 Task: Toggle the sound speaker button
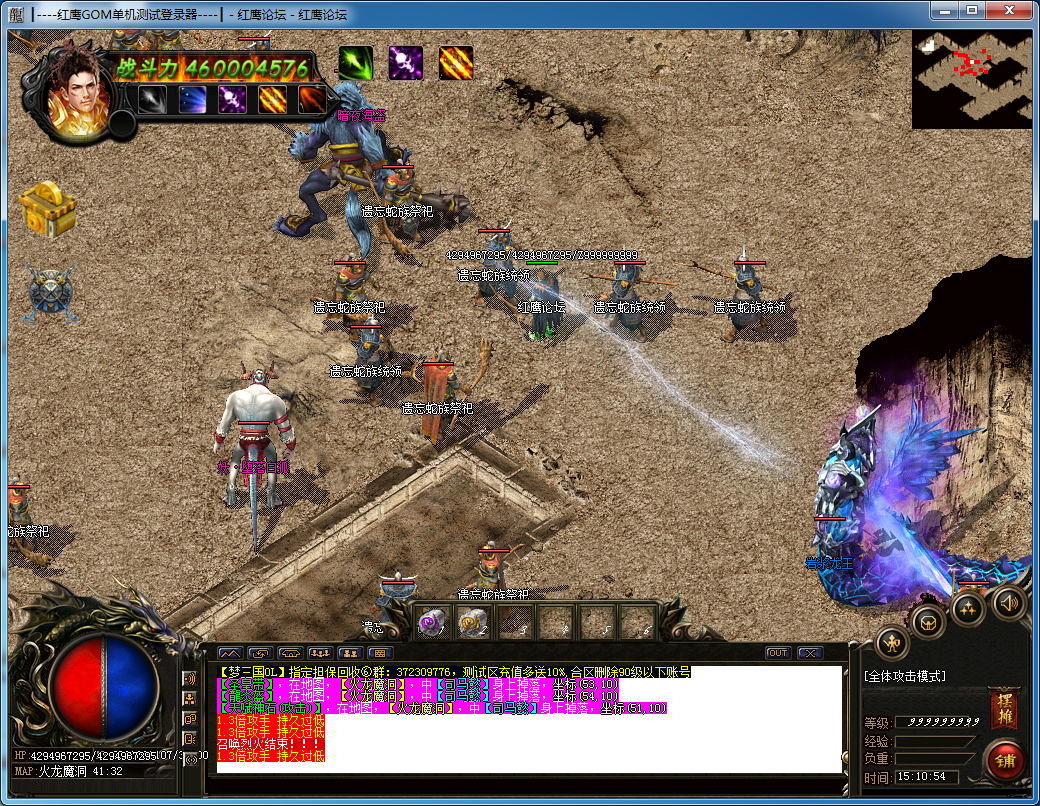(x=1010, y=602)
